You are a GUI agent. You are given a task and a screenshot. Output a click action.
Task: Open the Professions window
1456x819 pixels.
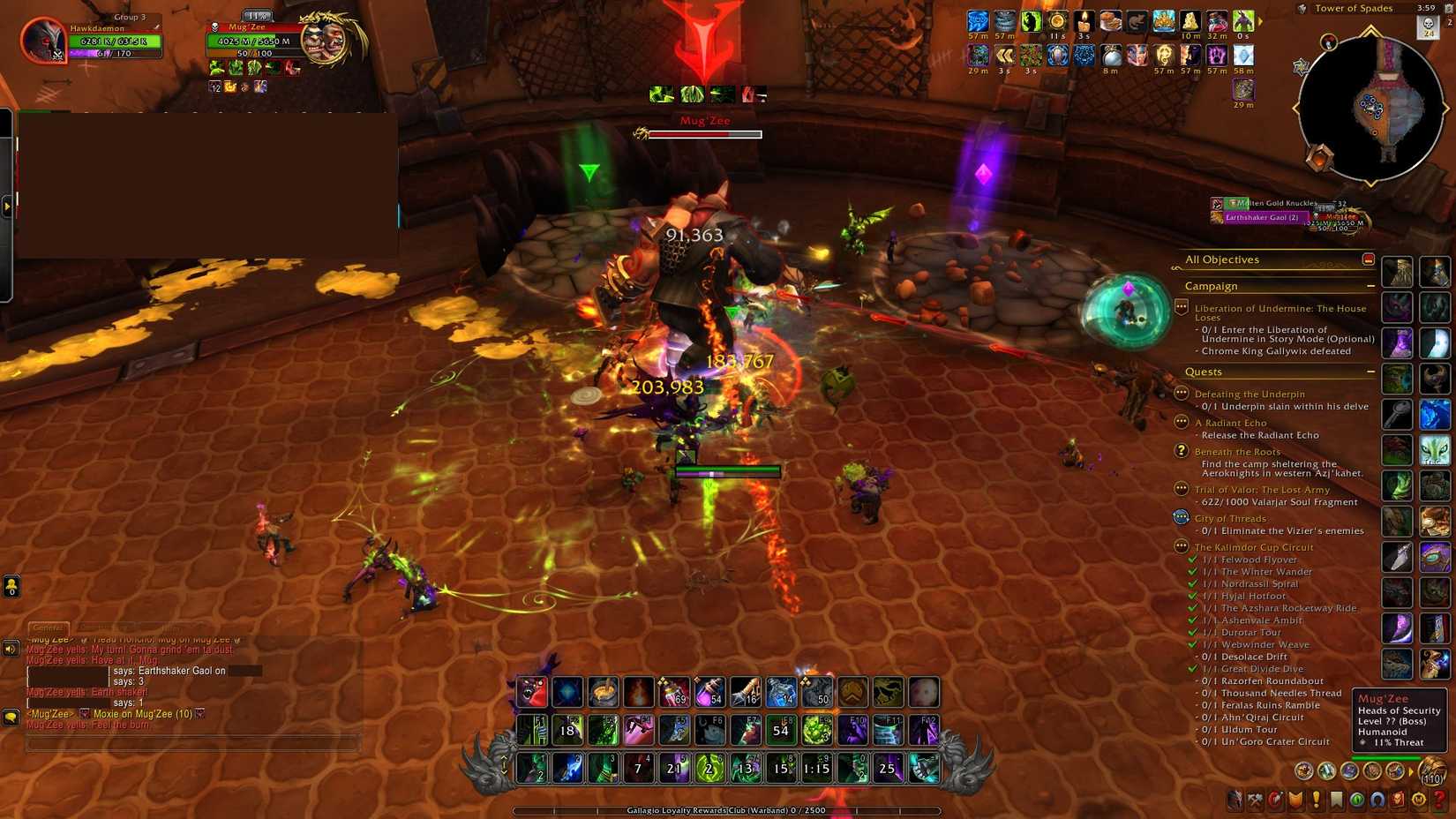coord(1254,800)
